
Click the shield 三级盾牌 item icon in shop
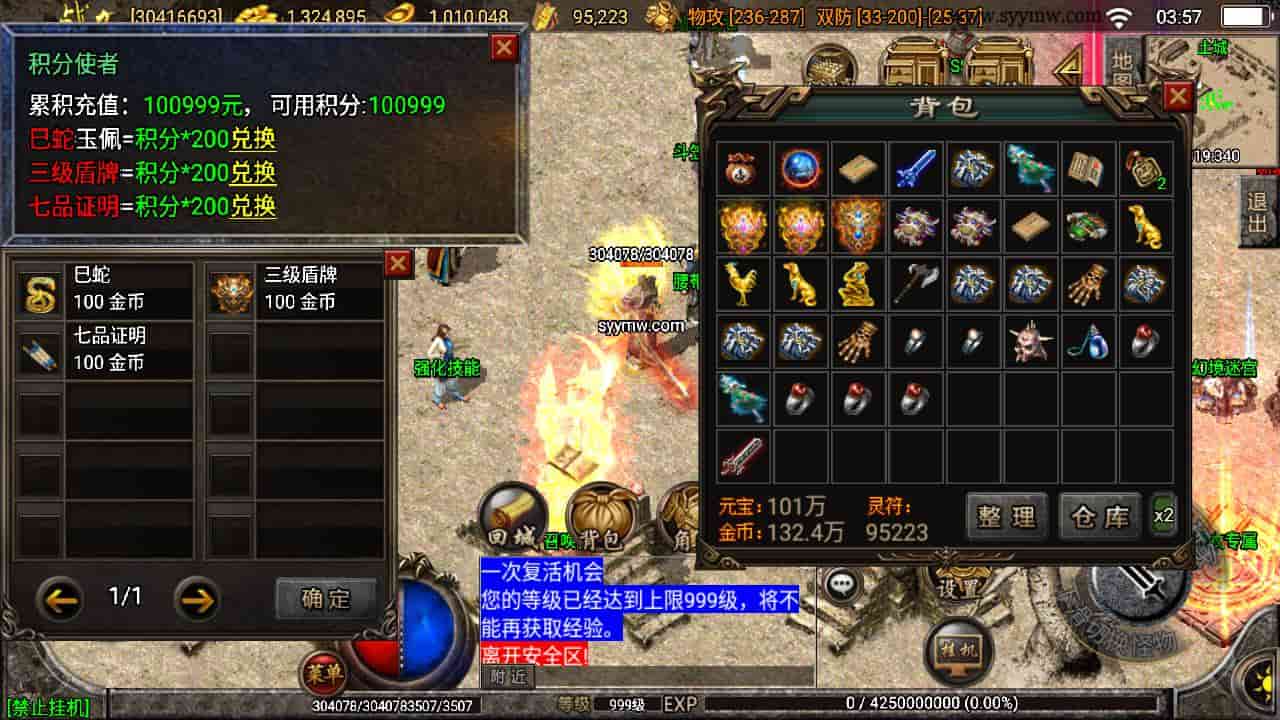pyautogui.click(x=228, y=293)
